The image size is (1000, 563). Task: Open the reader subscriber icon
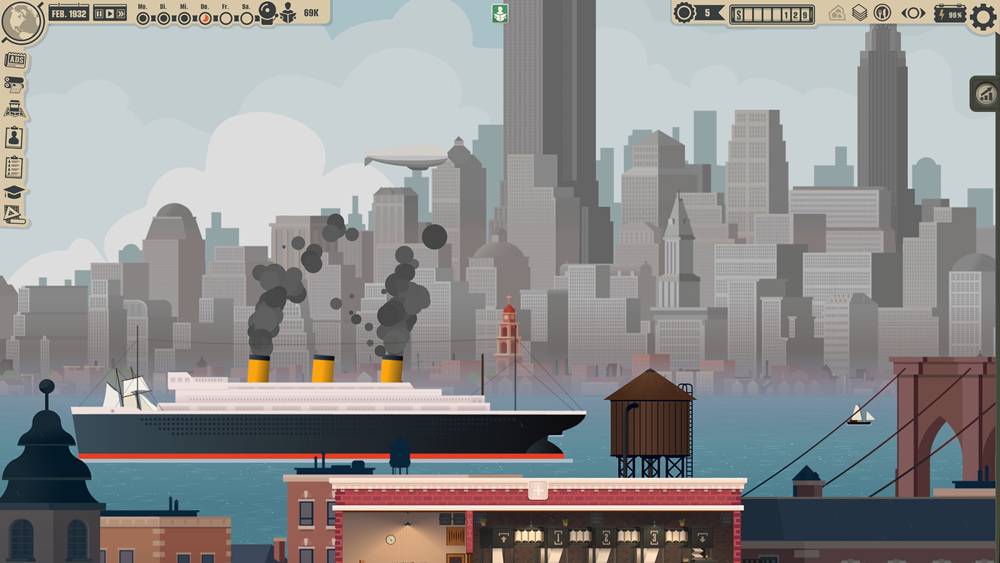pos(288,13)
